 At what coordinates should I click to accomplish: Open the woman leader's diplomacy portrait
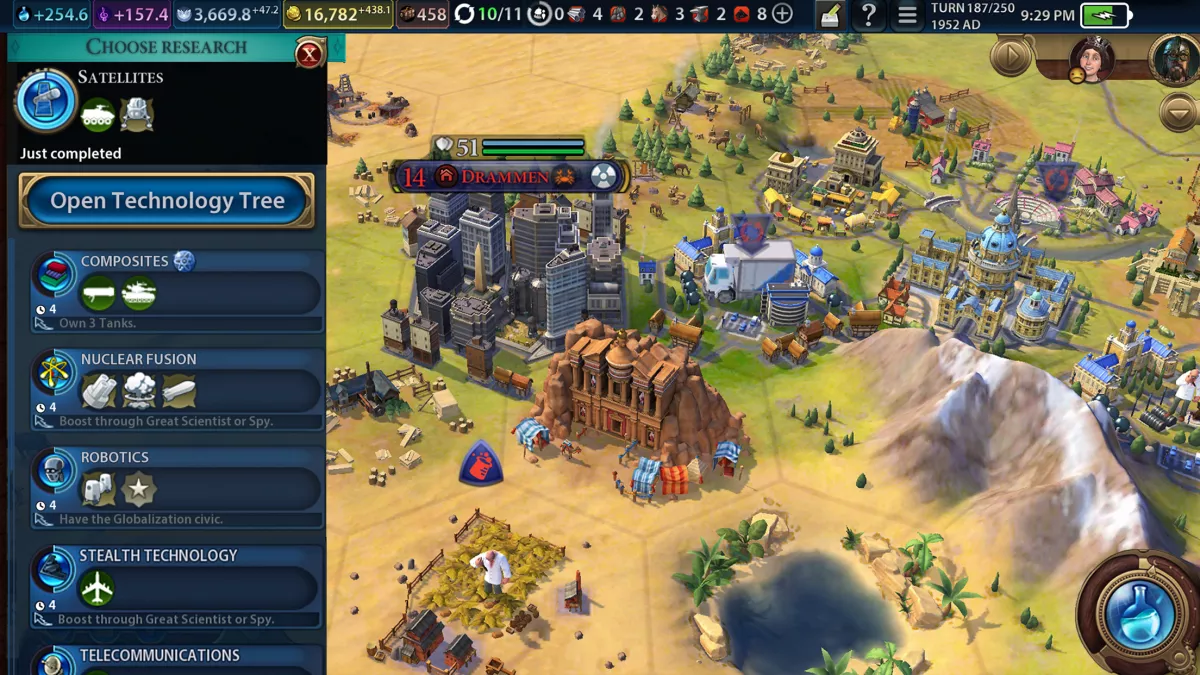pos(1091,59)
